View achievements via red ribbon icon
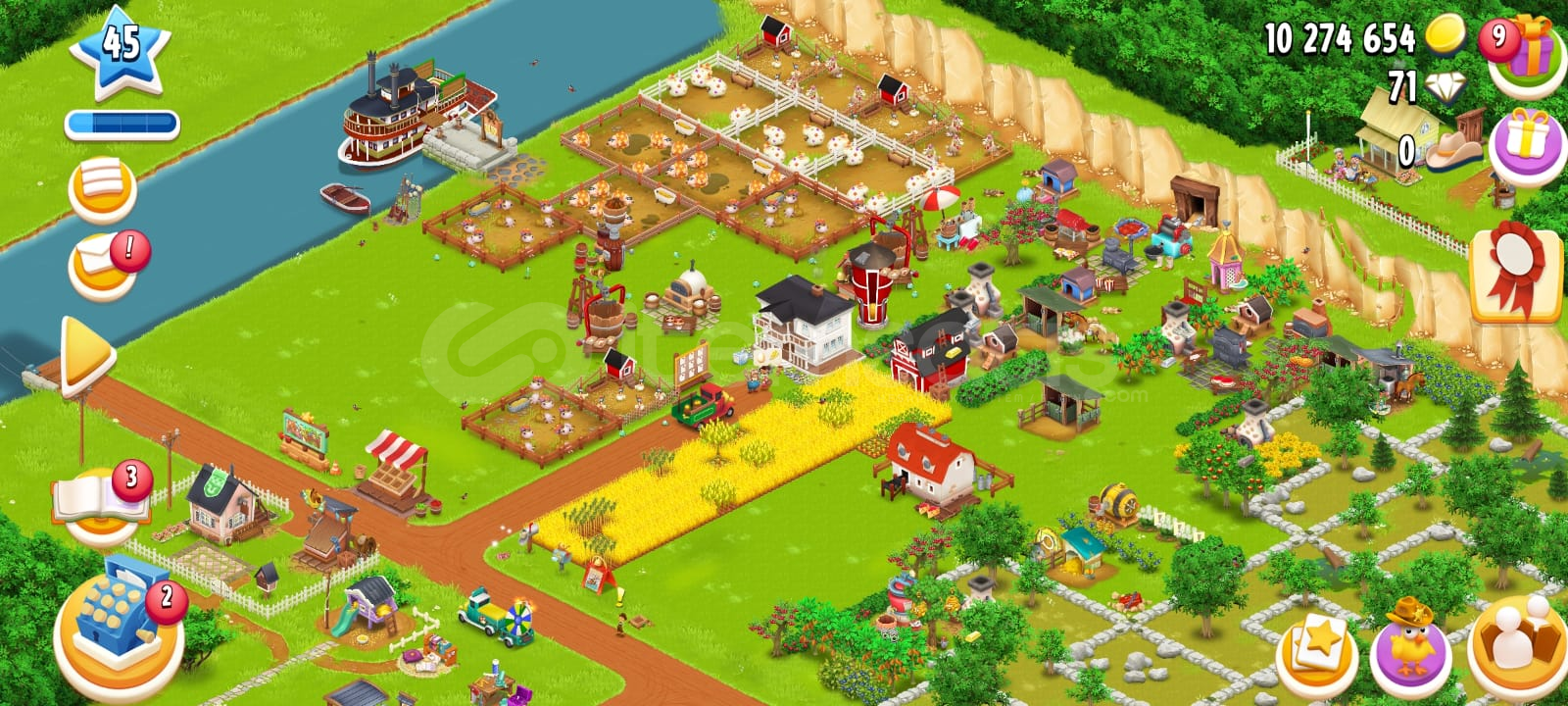Screen dimensions: 1568x706 point(1514,275)
